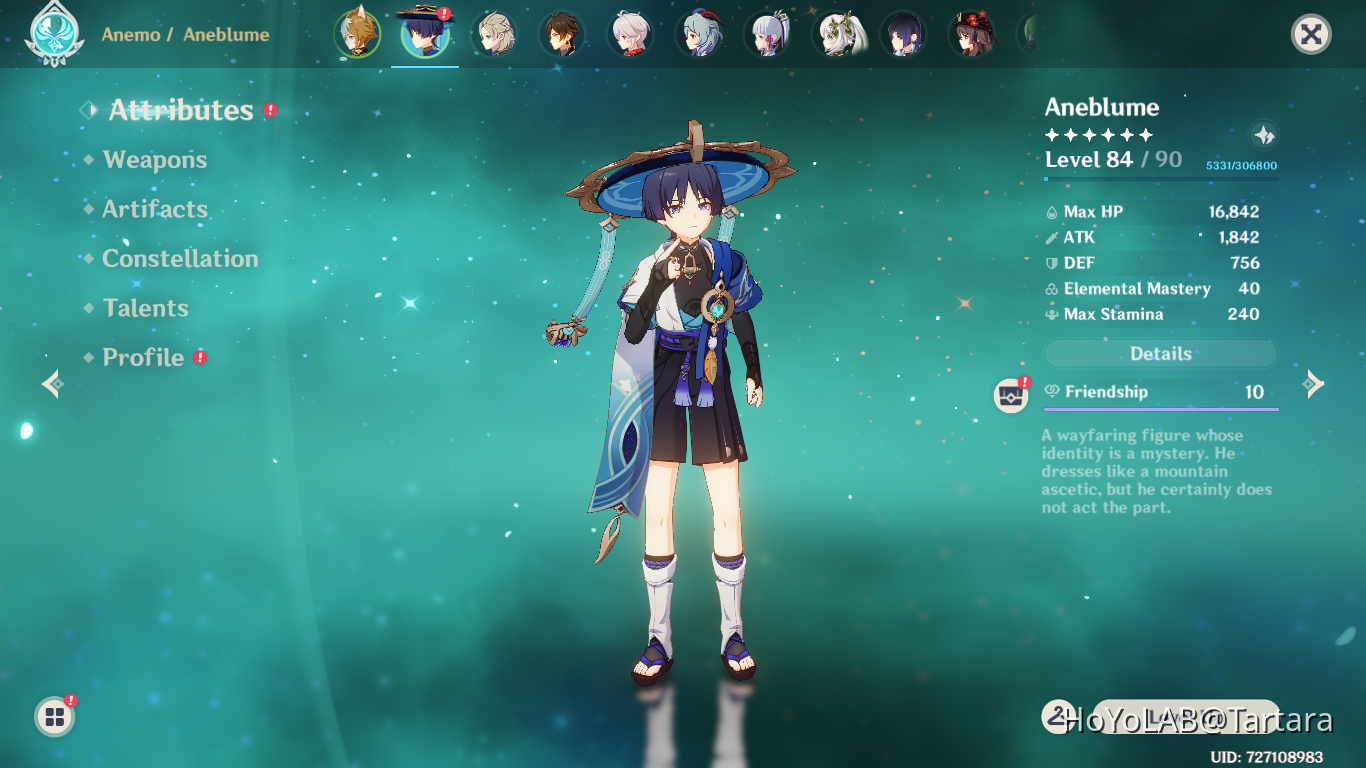Go to the Artifacts section
The width and height of the screenshot is (1366, 768).
click(x=155, y=209)
